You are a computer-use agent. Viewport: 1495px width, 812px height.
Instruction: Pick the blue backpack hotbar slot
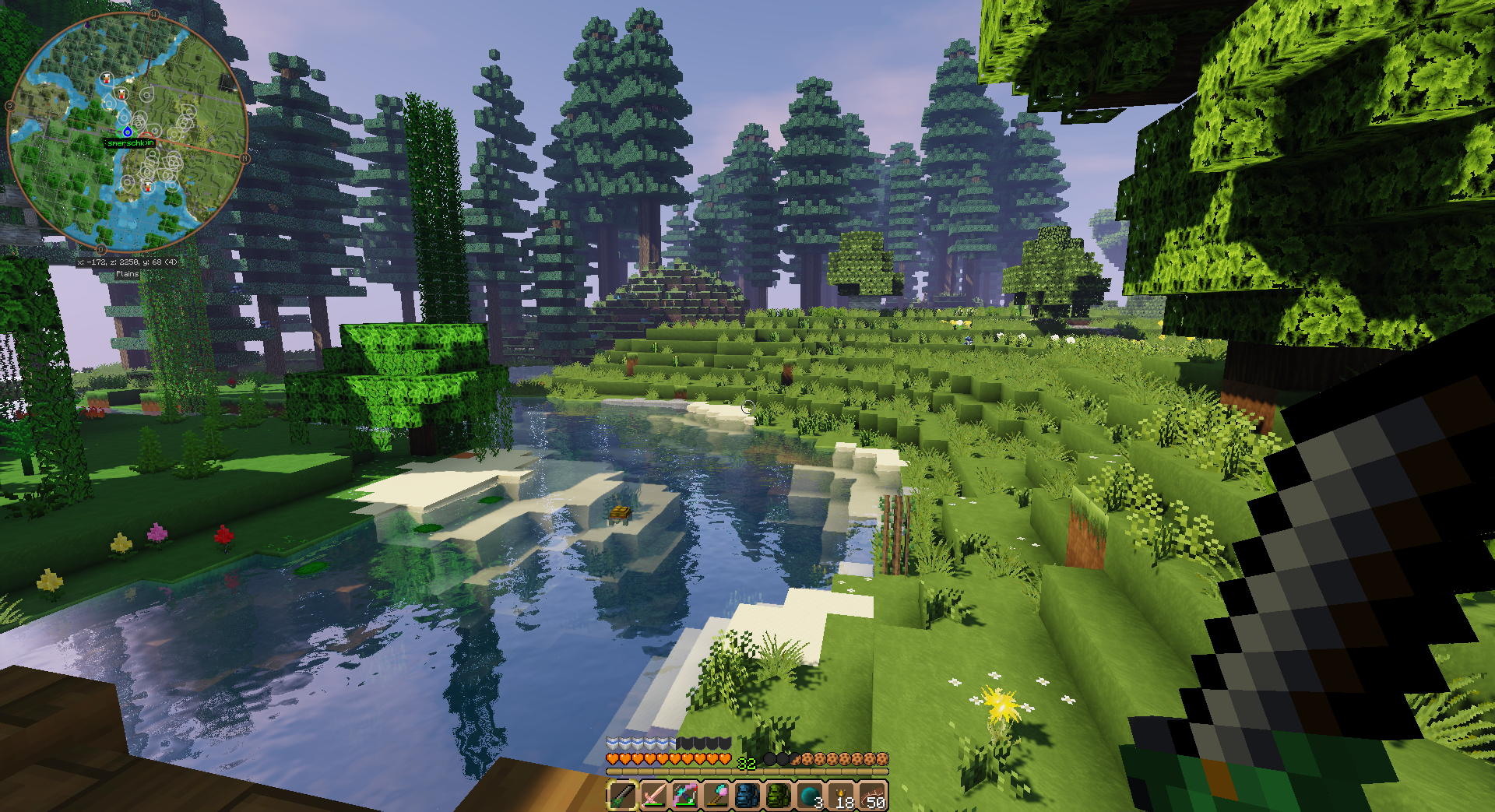(747, 796)
